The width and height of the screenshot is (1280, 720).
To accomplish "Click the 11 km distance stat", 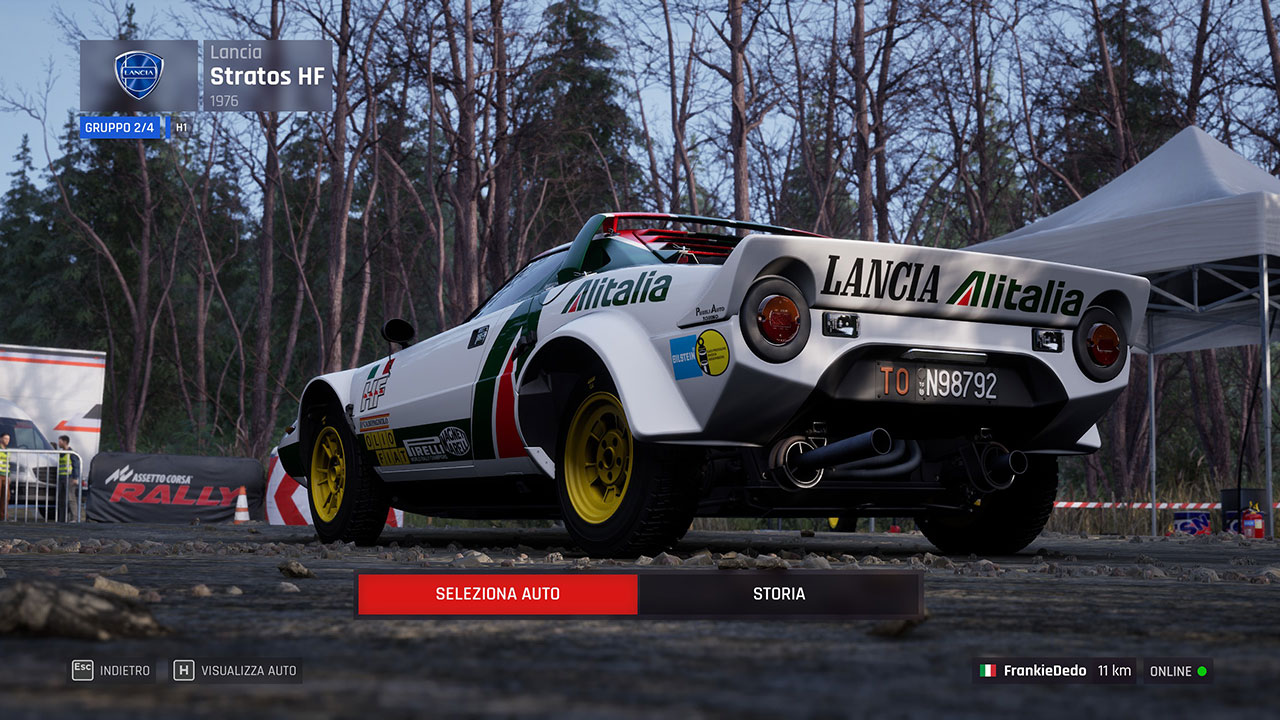I will 1113,670.
